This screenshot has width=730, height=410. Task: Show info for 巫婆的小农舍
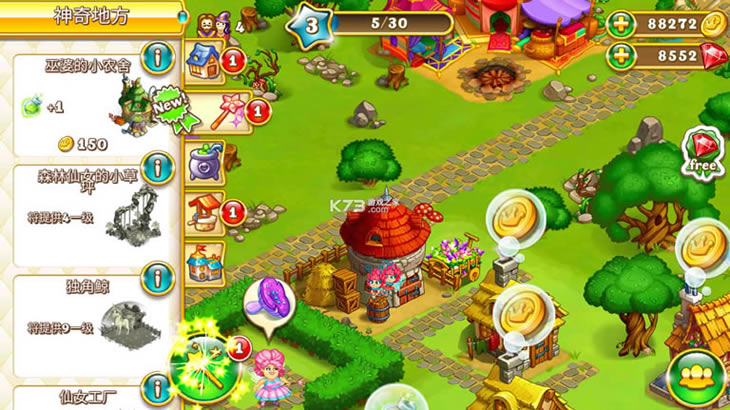pos(157,57)
